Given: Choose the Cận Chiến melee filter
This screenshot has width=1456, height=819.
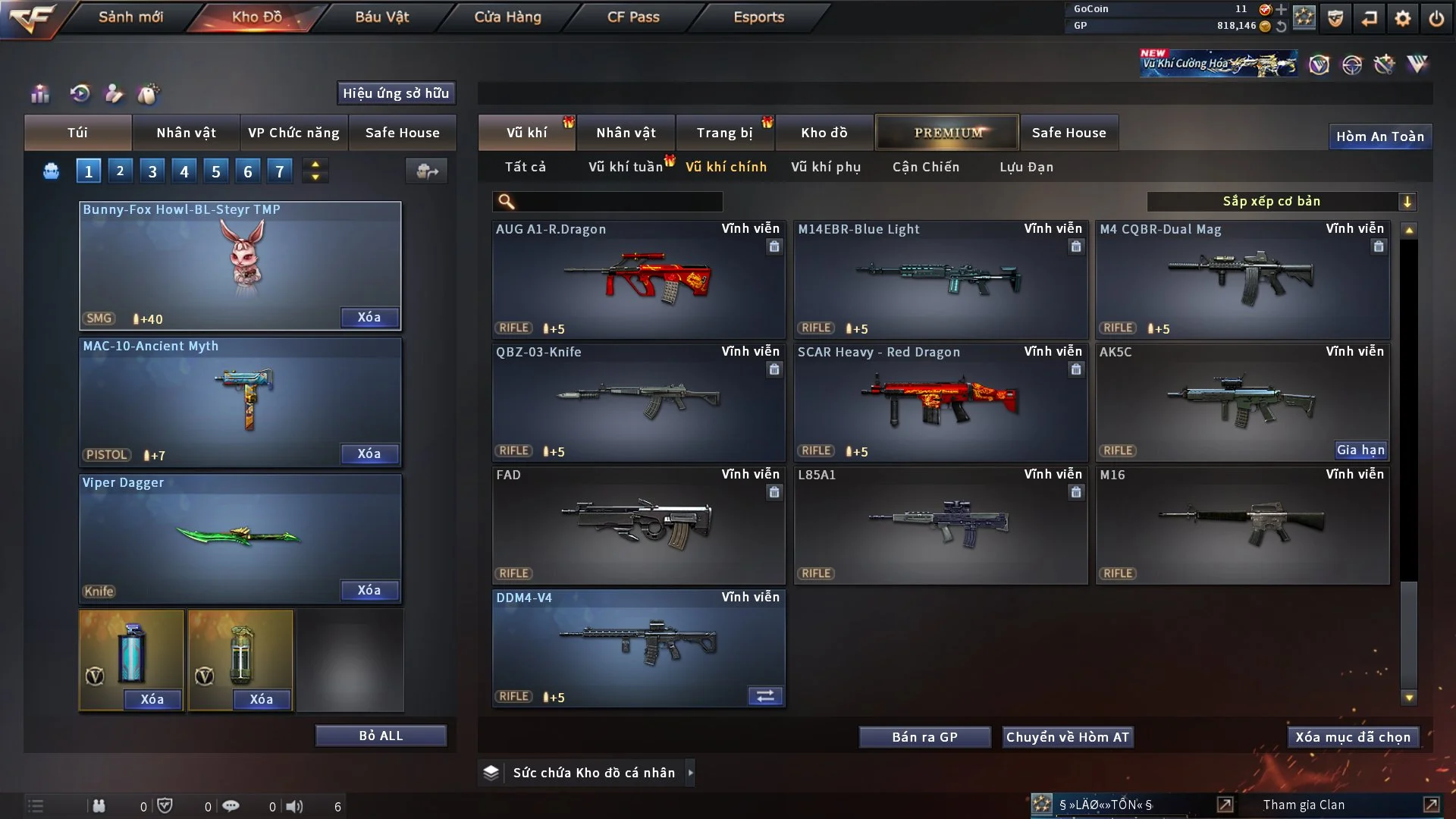Looking at the screenshot, I should tap(925, 167).
